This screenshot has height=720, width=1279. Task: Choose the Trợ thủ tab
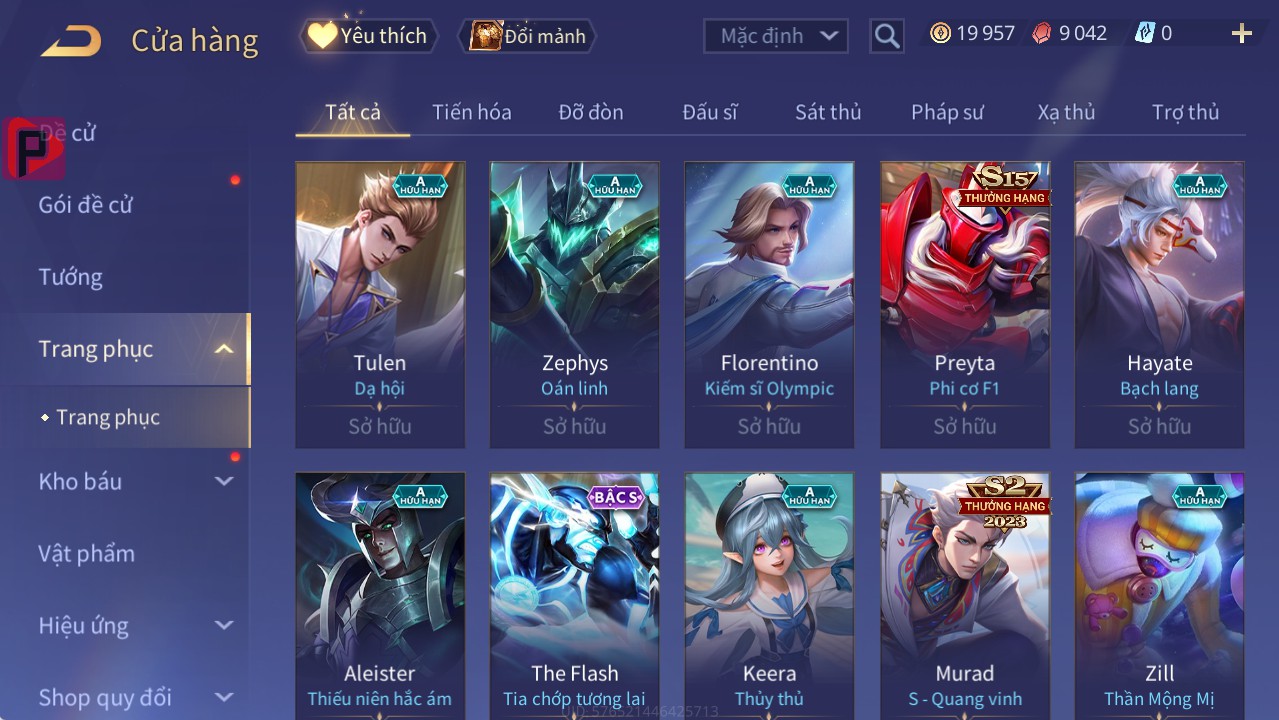pos(1185,112)
